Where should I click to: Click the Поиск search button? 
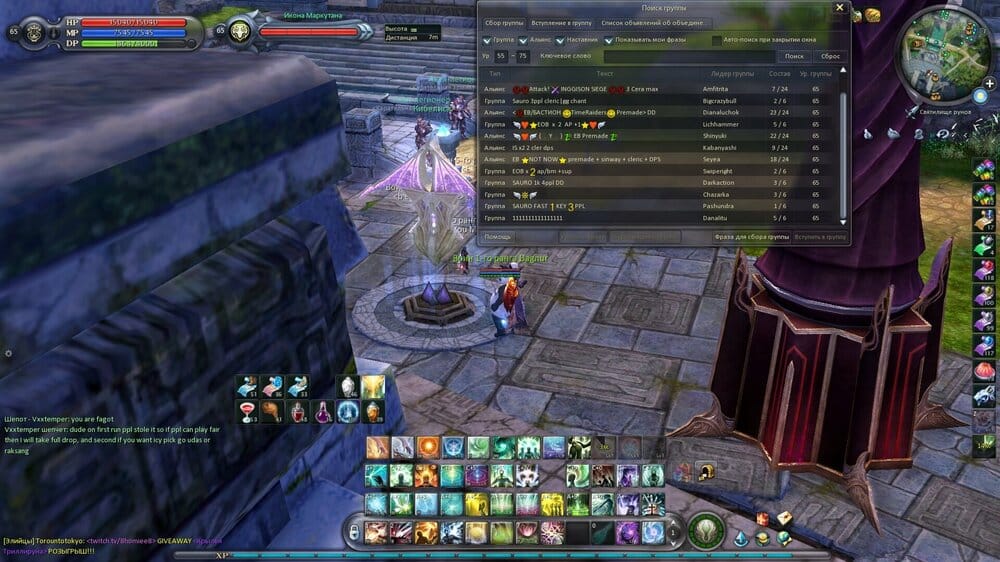pos(794,56)
